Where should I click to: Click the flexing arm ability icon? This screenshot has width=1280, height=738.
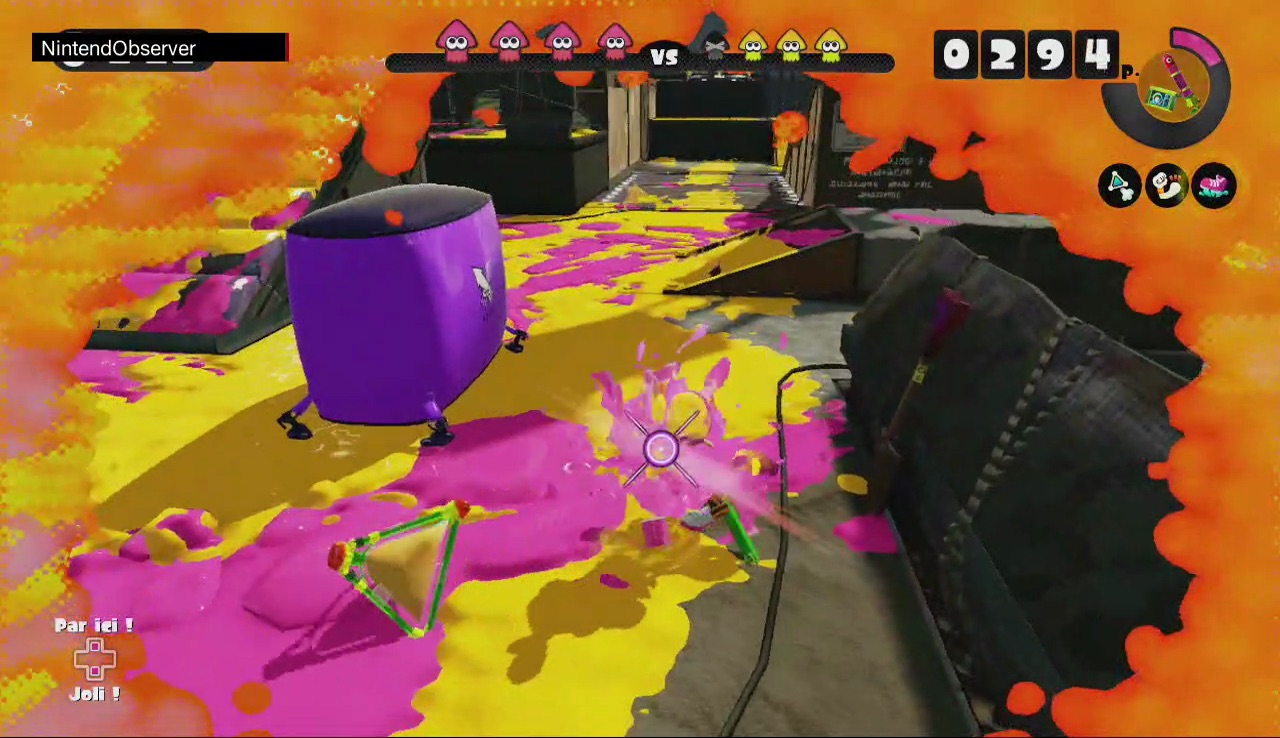point(1167,186)
